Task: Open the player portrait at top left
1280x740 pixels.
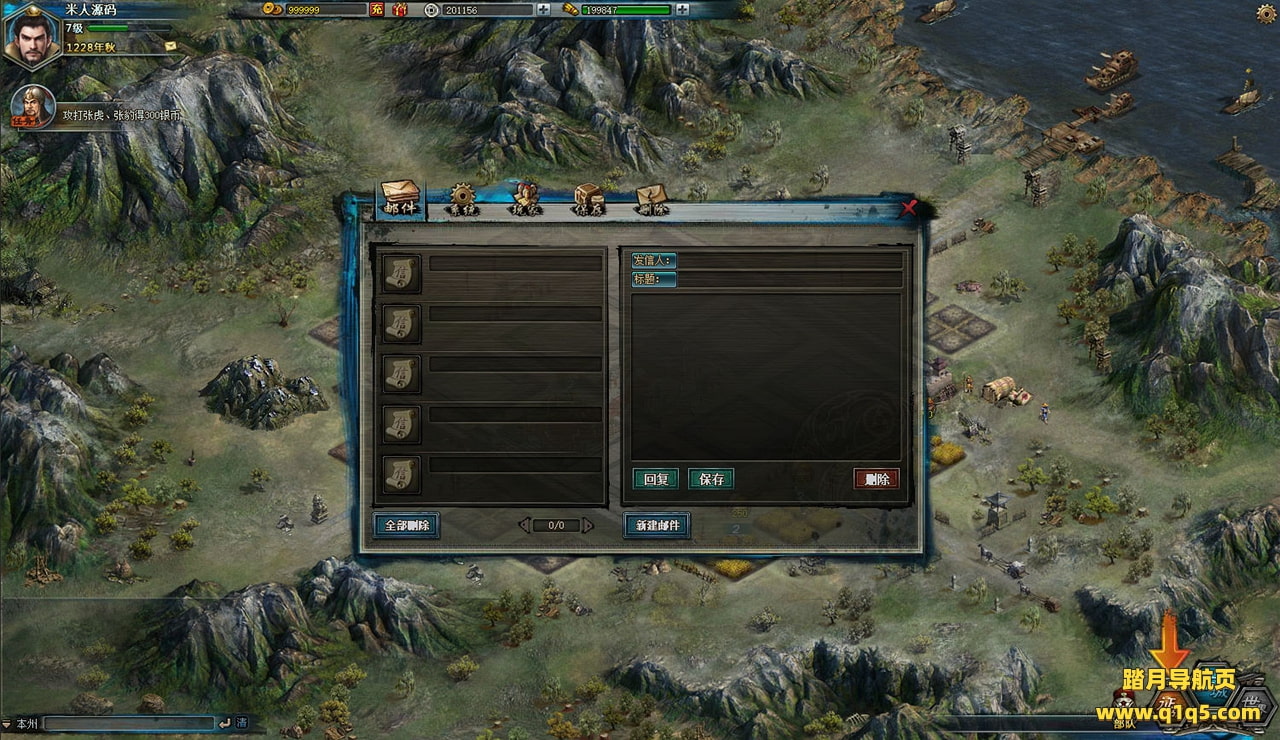Action: pos(32,37)
